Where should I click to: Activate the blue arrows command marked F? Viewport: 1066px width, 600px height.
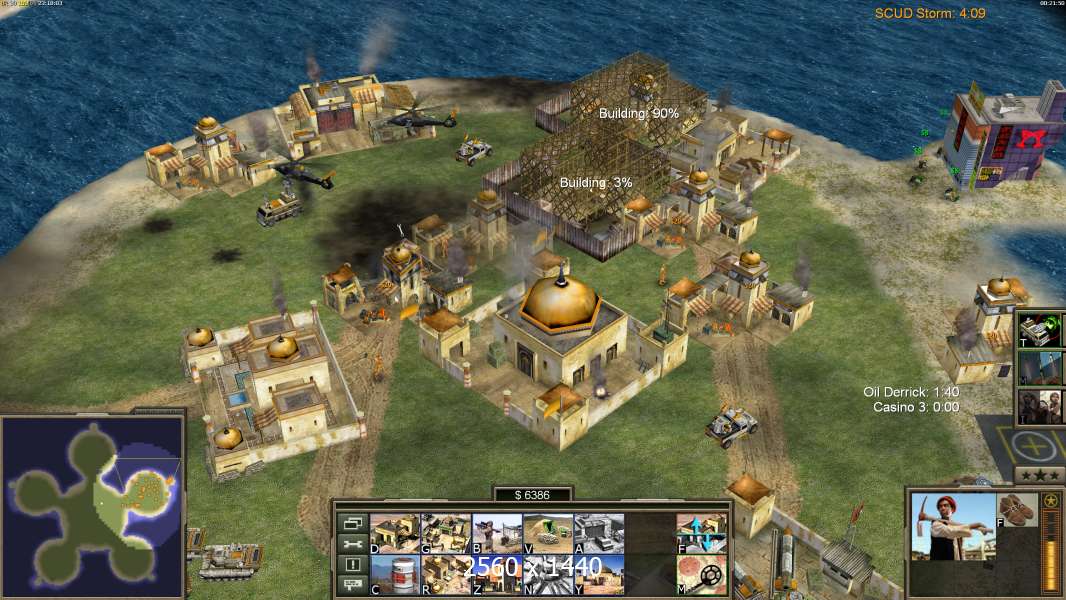coord(701,533)
